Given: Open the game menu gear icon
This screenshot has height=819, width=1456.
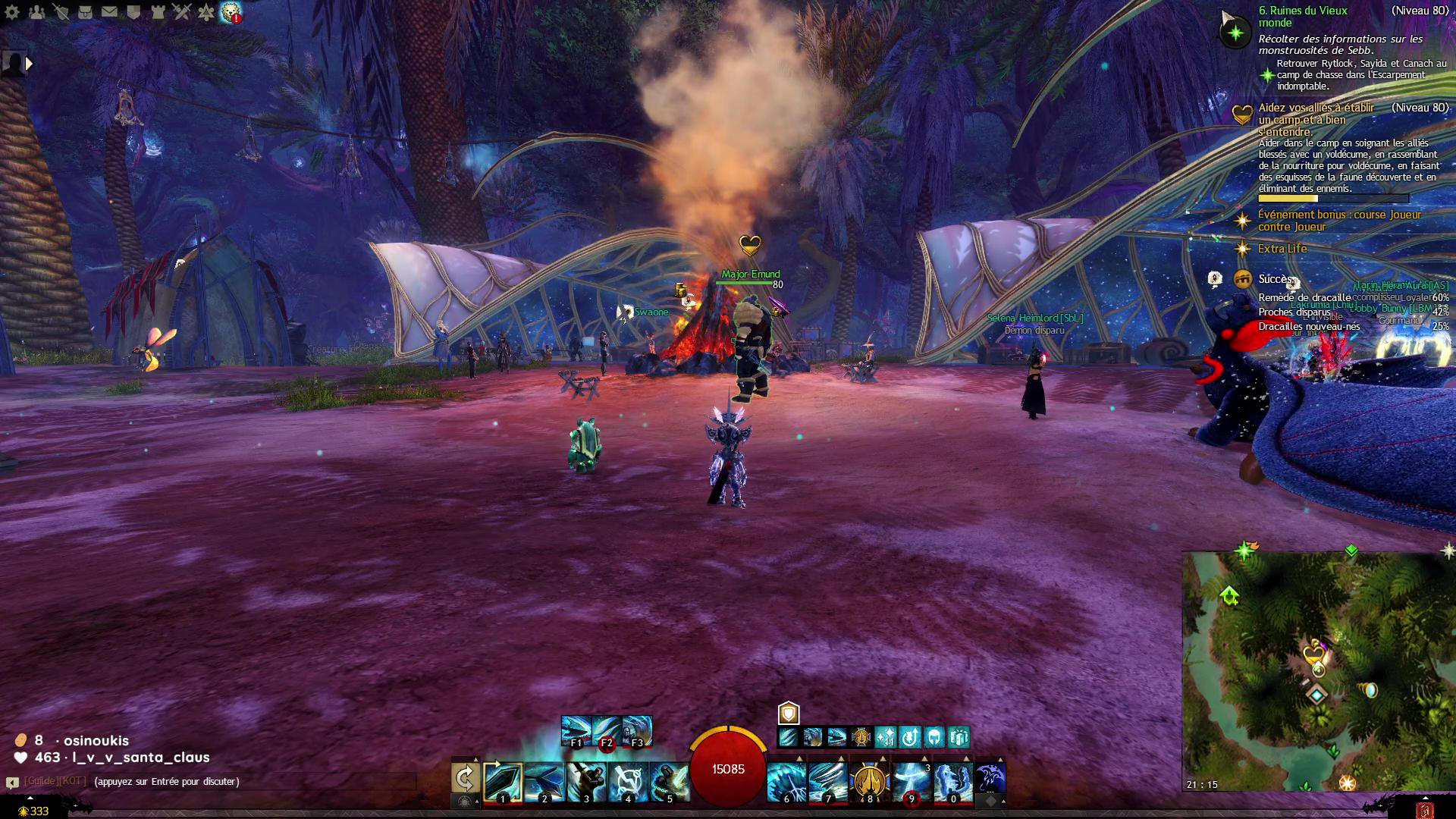Looking at the screenshot, I should tap(12, 11).
